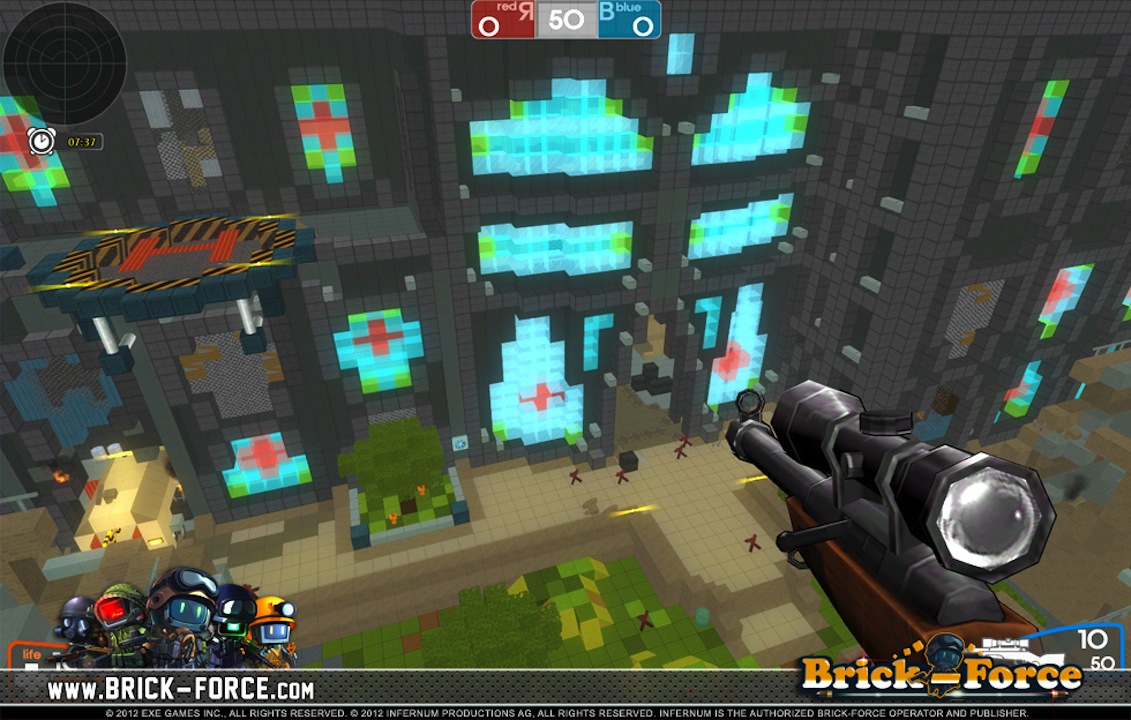Viewport: 1131px width, 720px height.
Task: Click the circular radar minimap
Action: coord(64,62)
